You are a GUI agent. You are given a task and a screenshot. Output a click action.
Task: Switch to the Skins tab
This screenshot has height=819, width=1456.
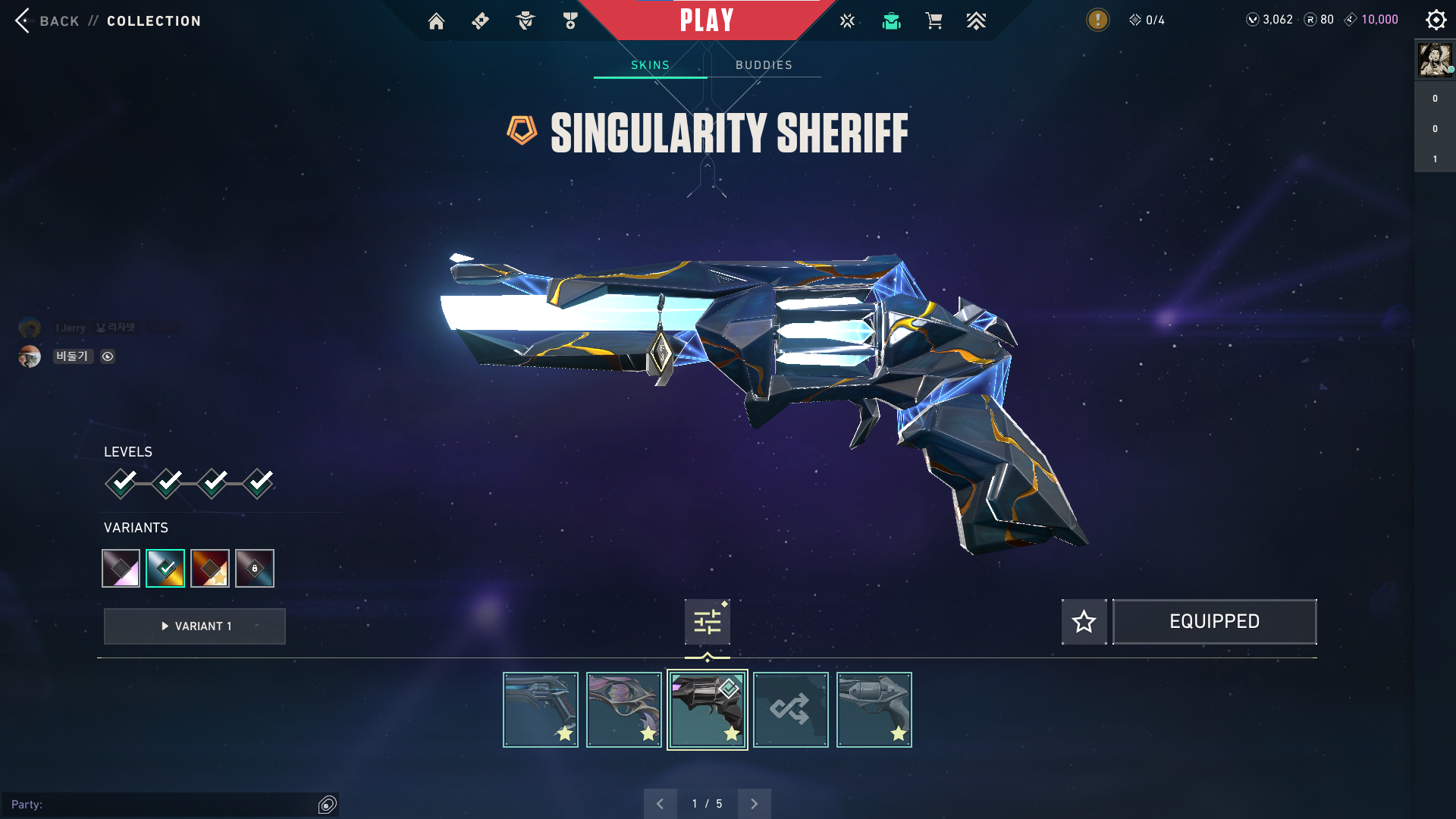[x=650, y=65]
